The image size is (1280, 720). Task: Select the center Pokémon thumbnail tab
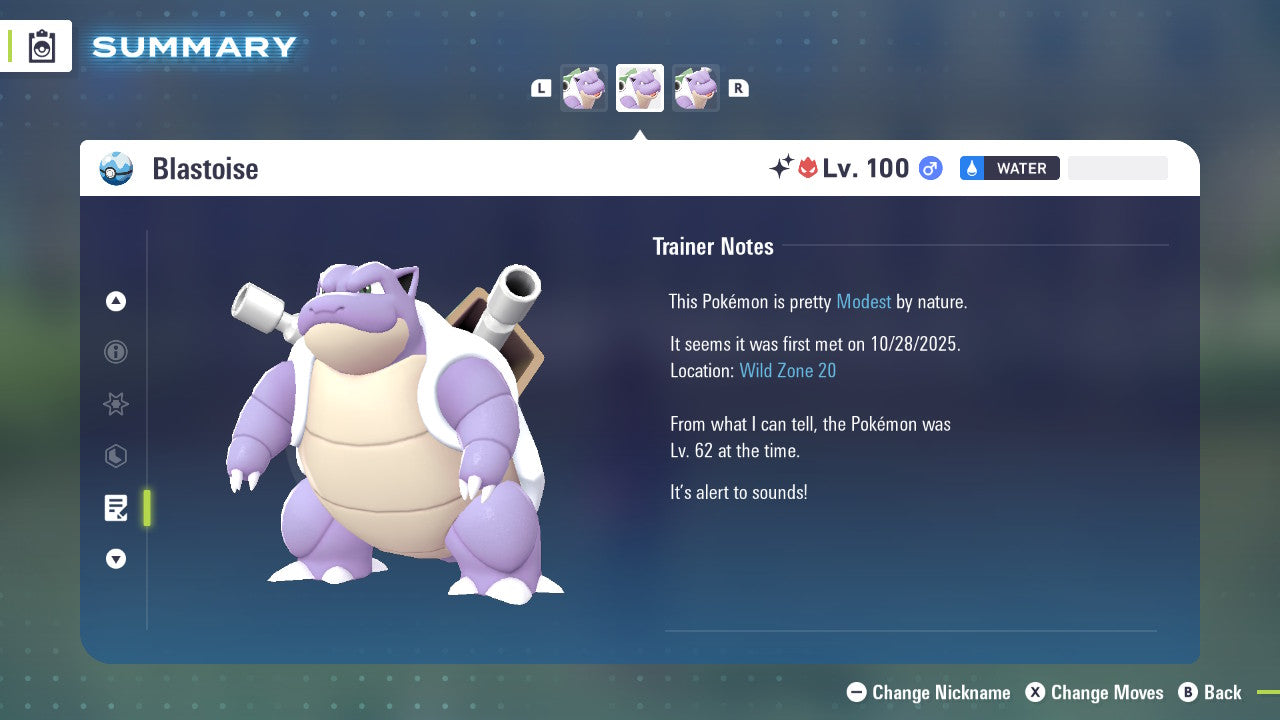tap(640, 88)
